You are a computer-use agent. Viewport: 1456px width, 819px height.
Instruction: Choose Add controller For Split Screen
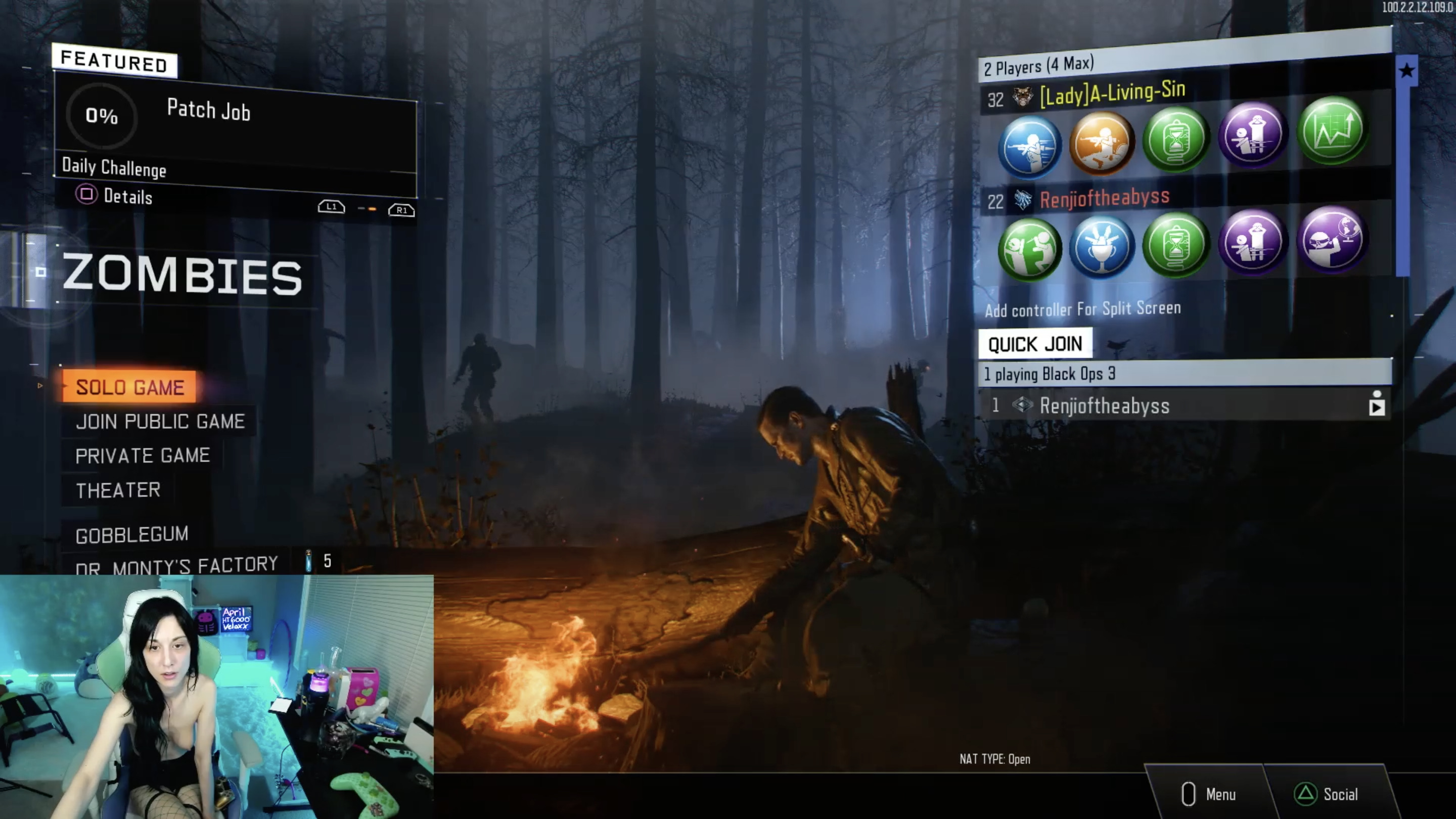pos(1082,309)
